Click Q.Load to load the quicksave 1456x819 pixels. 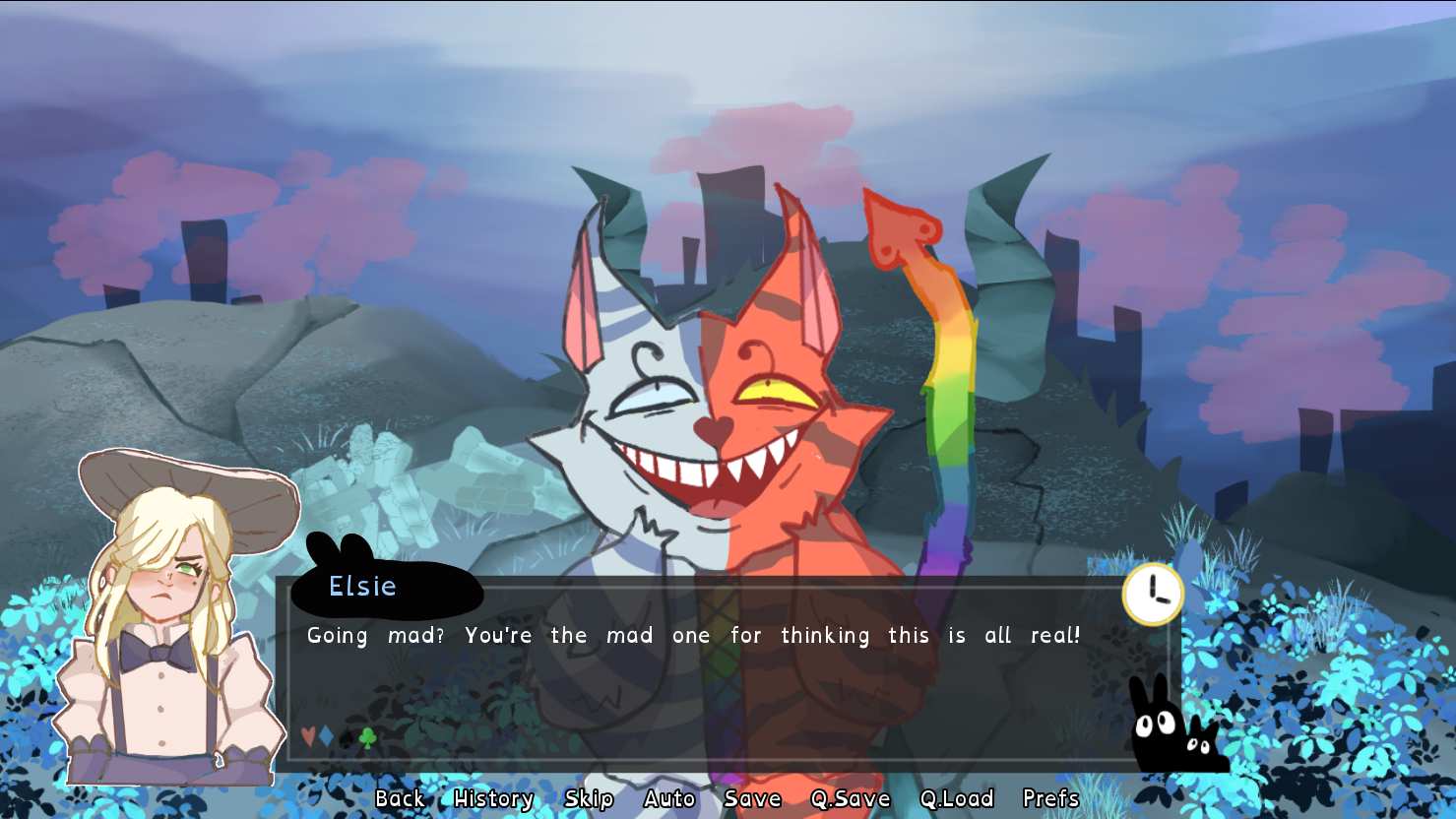click(x=958, y=798)
